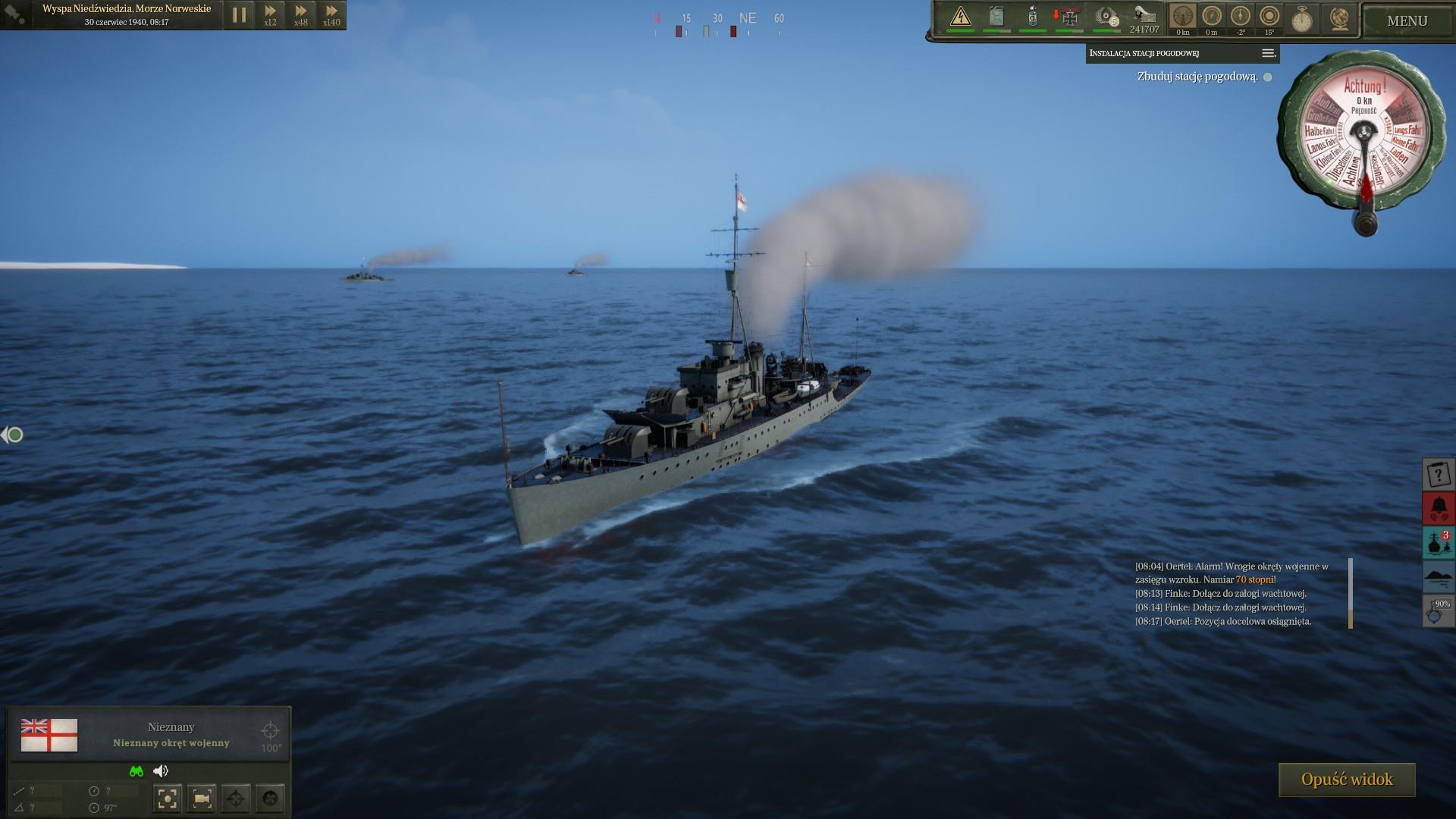The width and height of the screenshot is (1456, 819).
Task: Set time speed to x140
Action: [331, 15]
